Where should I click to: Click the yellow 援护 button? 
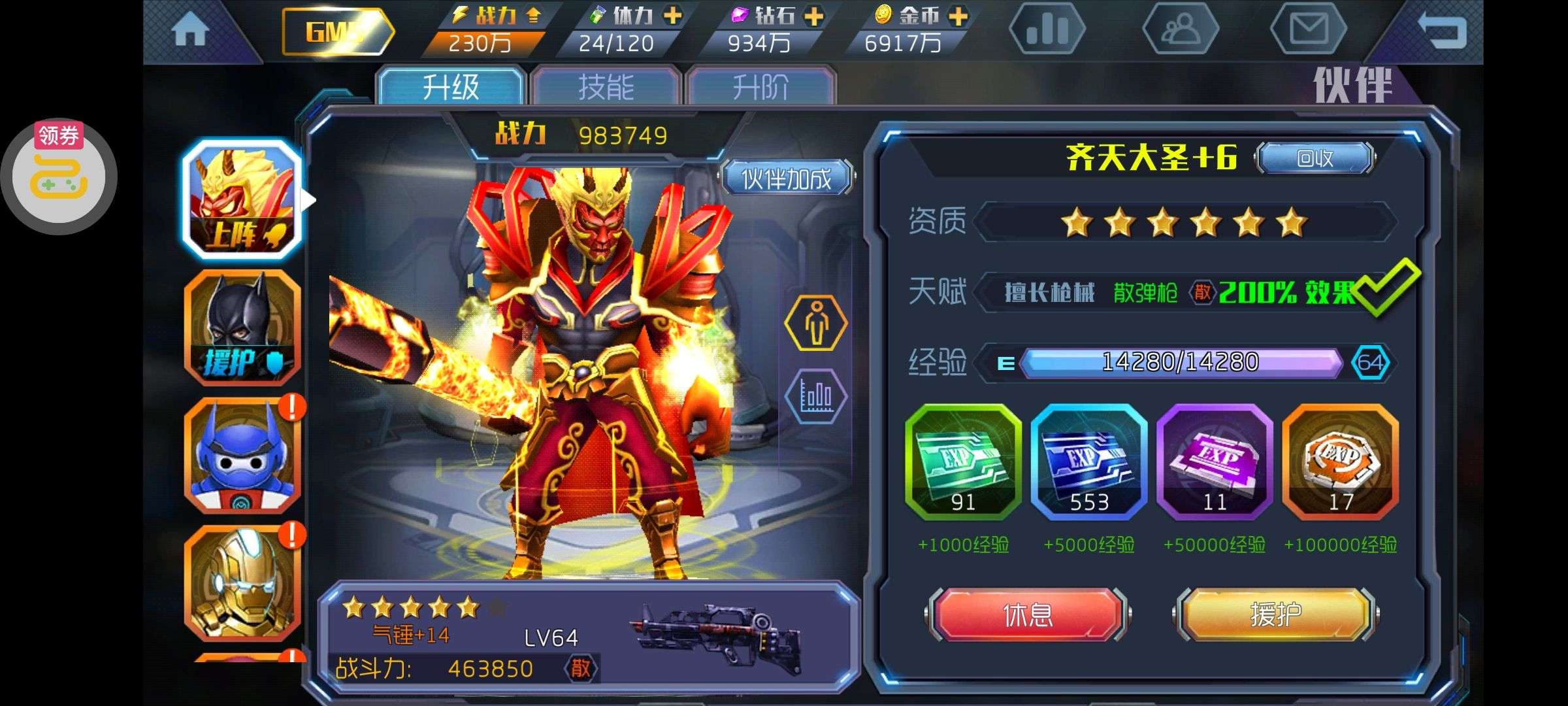click(x=1275, y=614)
